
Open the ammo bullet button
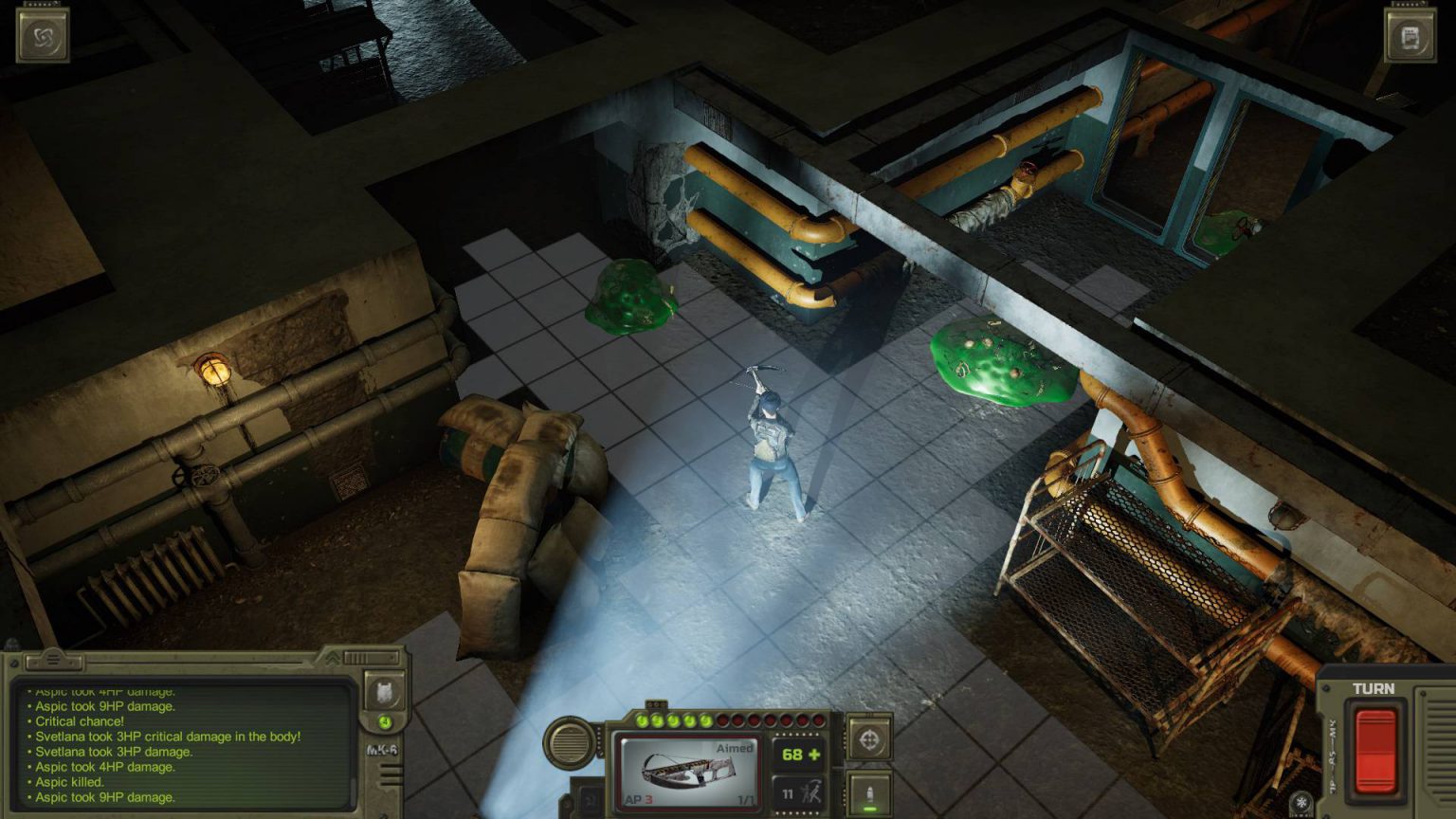868,792
